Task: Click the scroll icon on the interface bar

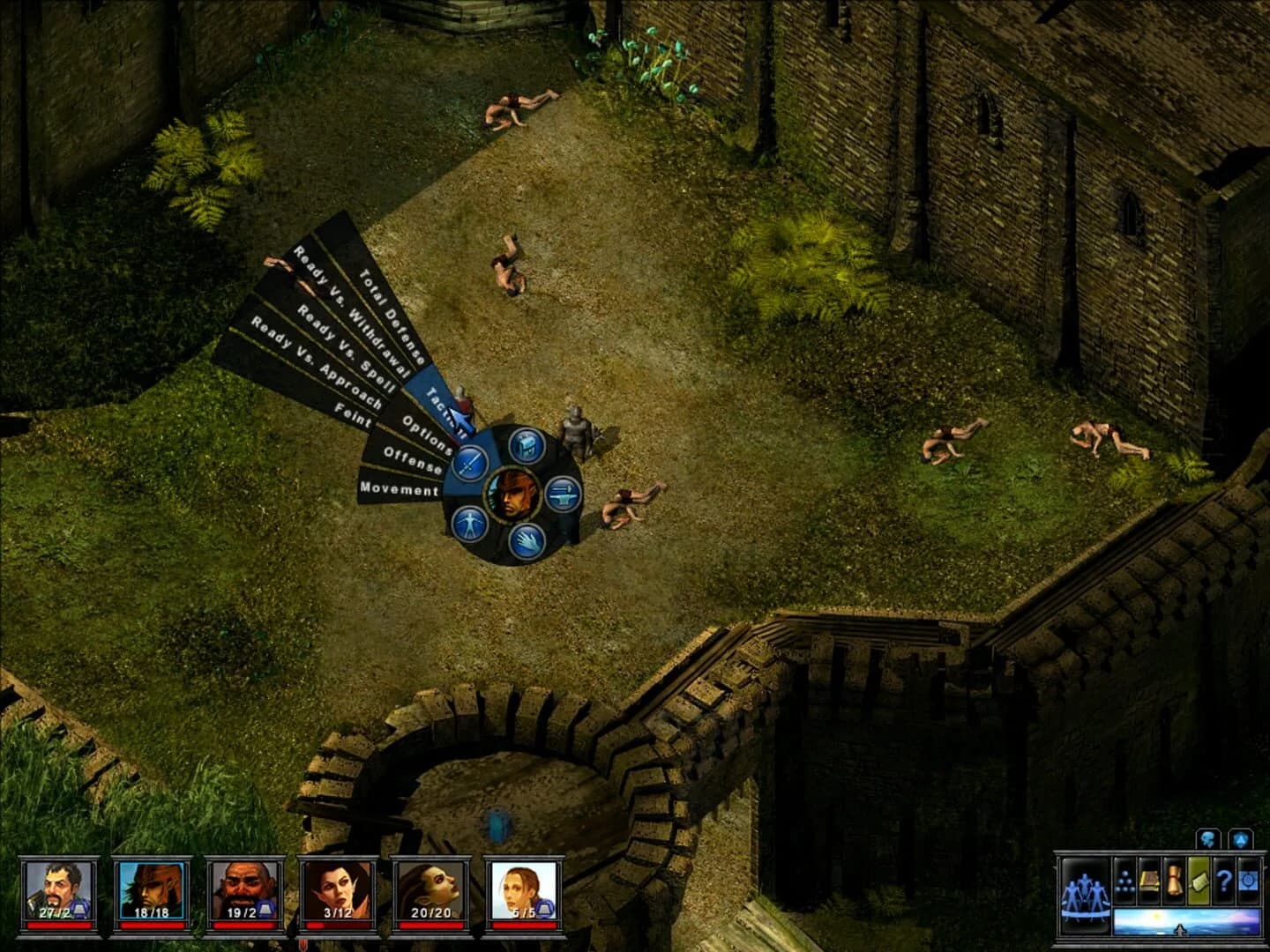Action: click(1174, 881)
